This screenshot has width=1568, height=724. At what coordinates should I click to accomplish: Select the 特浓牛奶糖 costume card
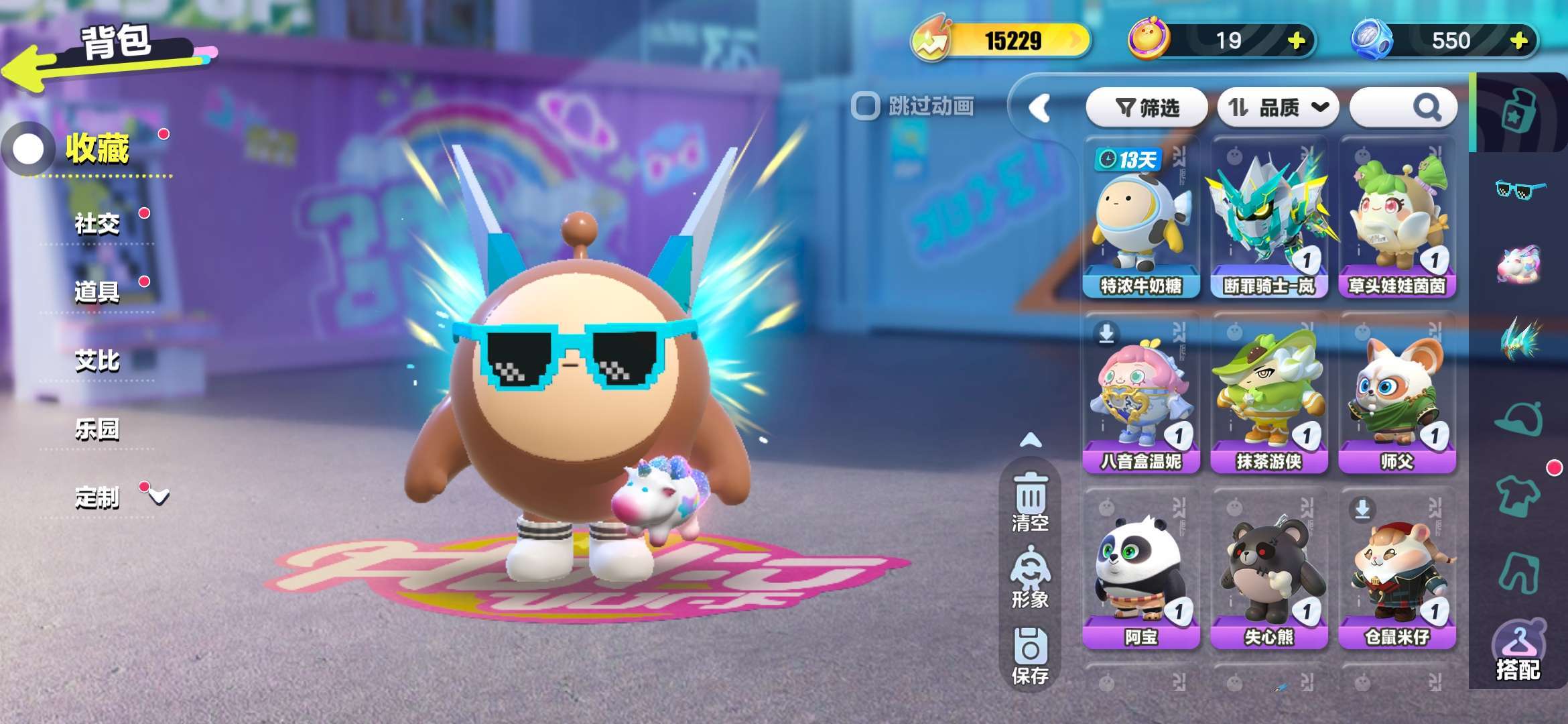[1141, 218]
